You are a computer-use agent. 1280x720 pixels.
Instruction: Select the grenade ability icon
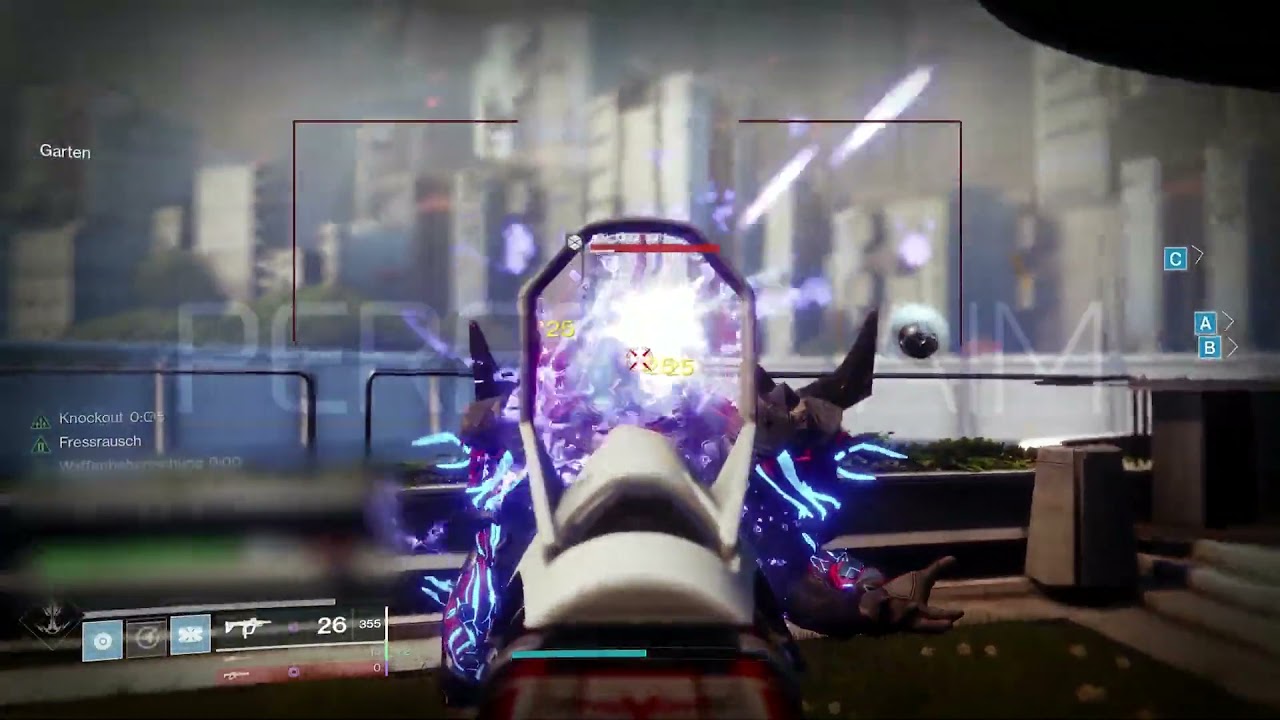(102, 638)
